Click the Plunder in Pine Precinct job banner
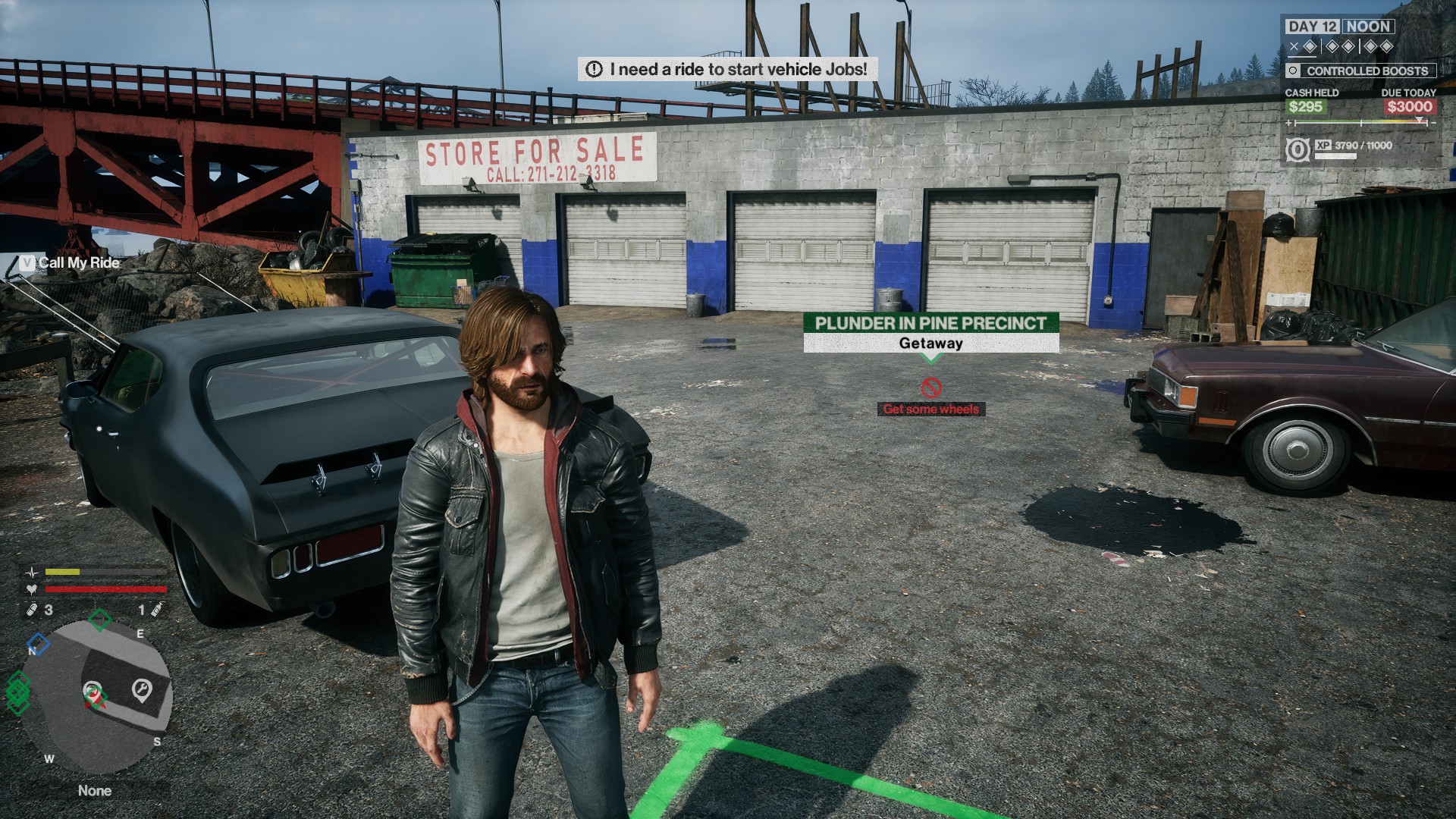This screenshot has height=819, width=1456. click(930, 332)
